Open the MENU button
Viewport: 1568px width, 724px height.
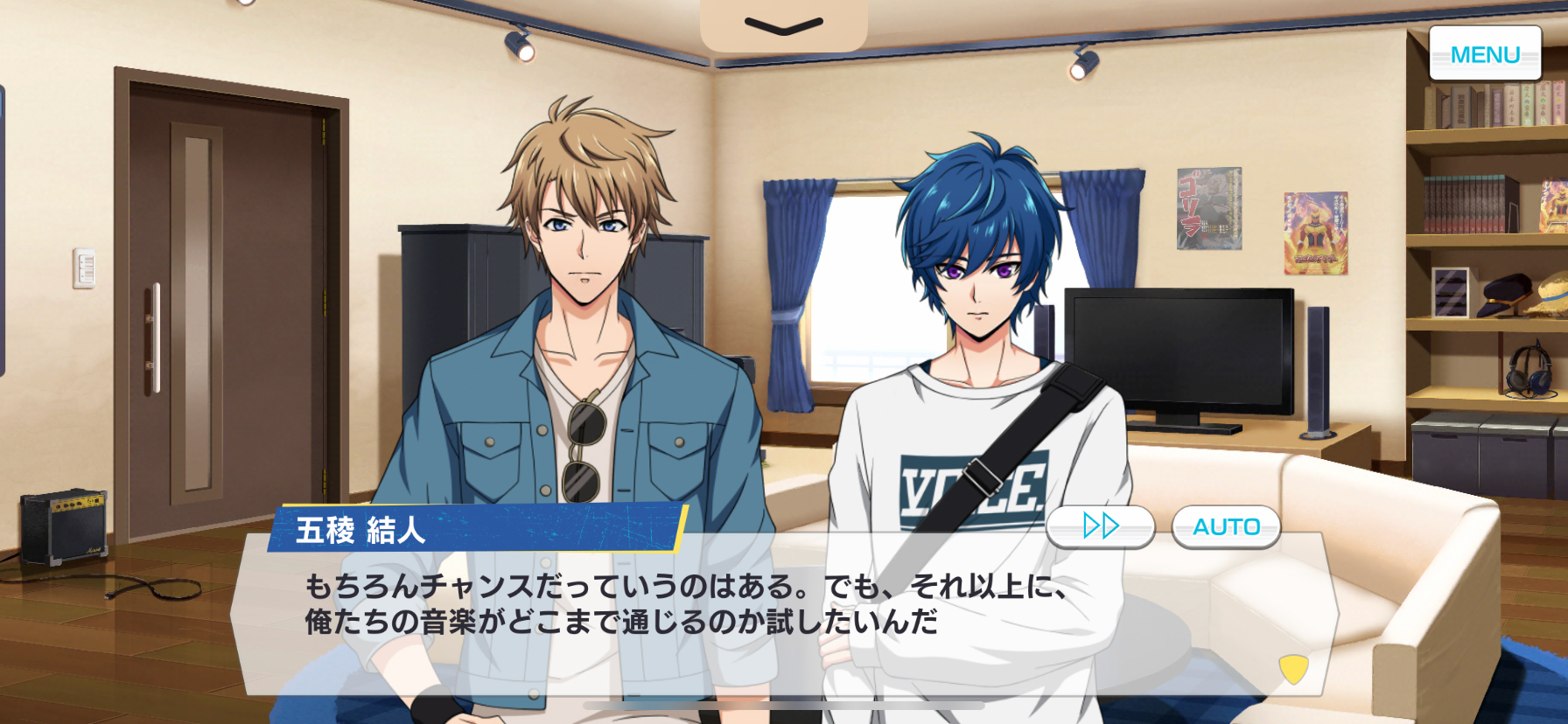[x=1485, y=54]
